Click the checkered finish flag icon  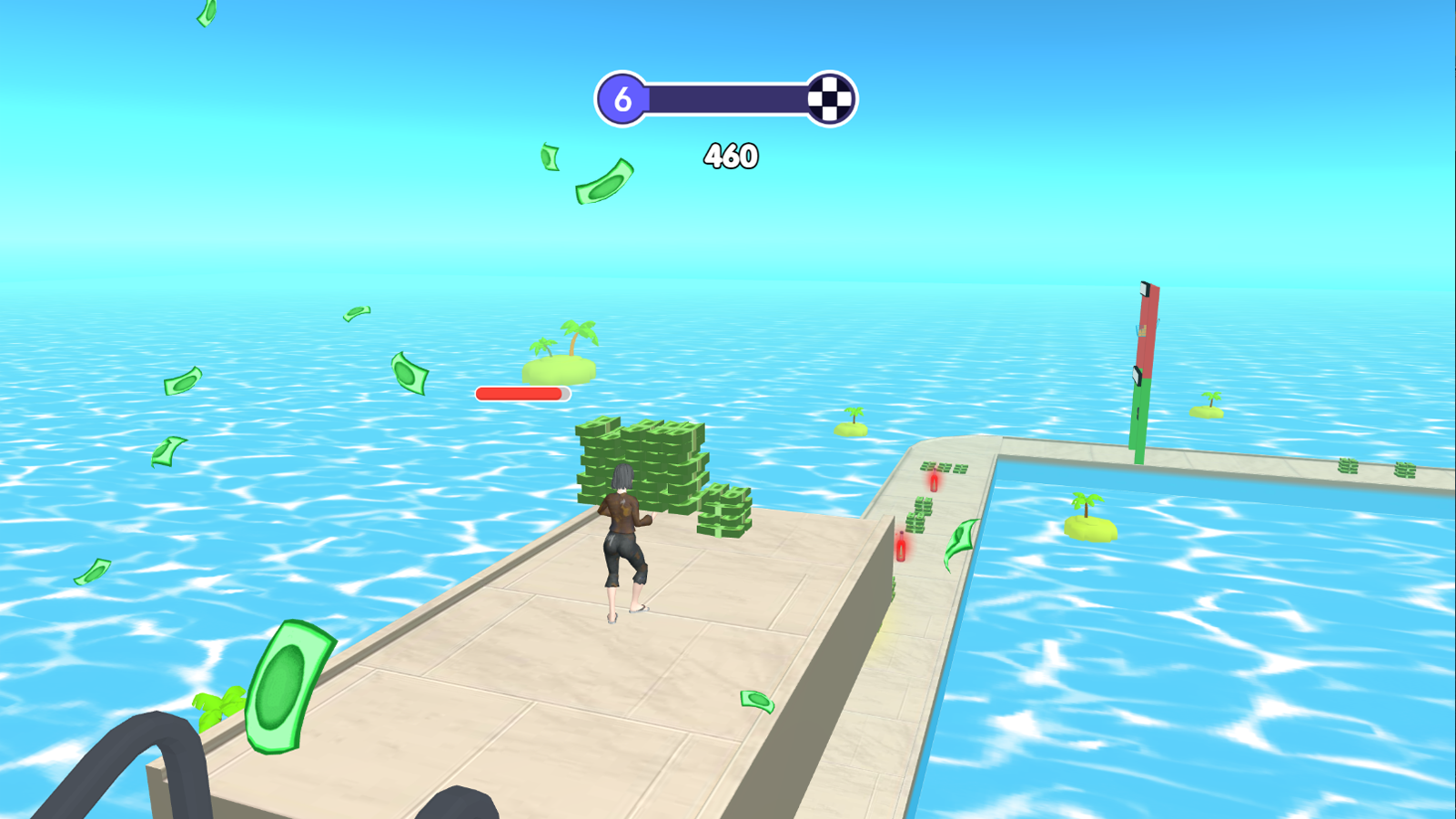(831, 96)
